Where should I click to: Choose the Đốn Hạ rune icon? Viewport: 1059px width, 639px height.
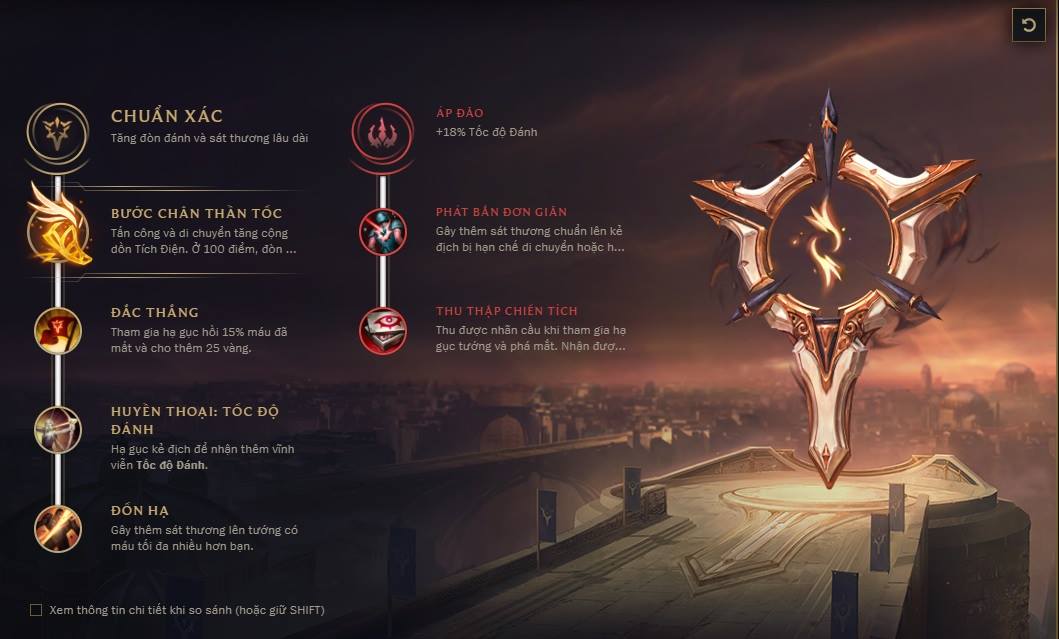pyautogui.click(x=58, y=528)
